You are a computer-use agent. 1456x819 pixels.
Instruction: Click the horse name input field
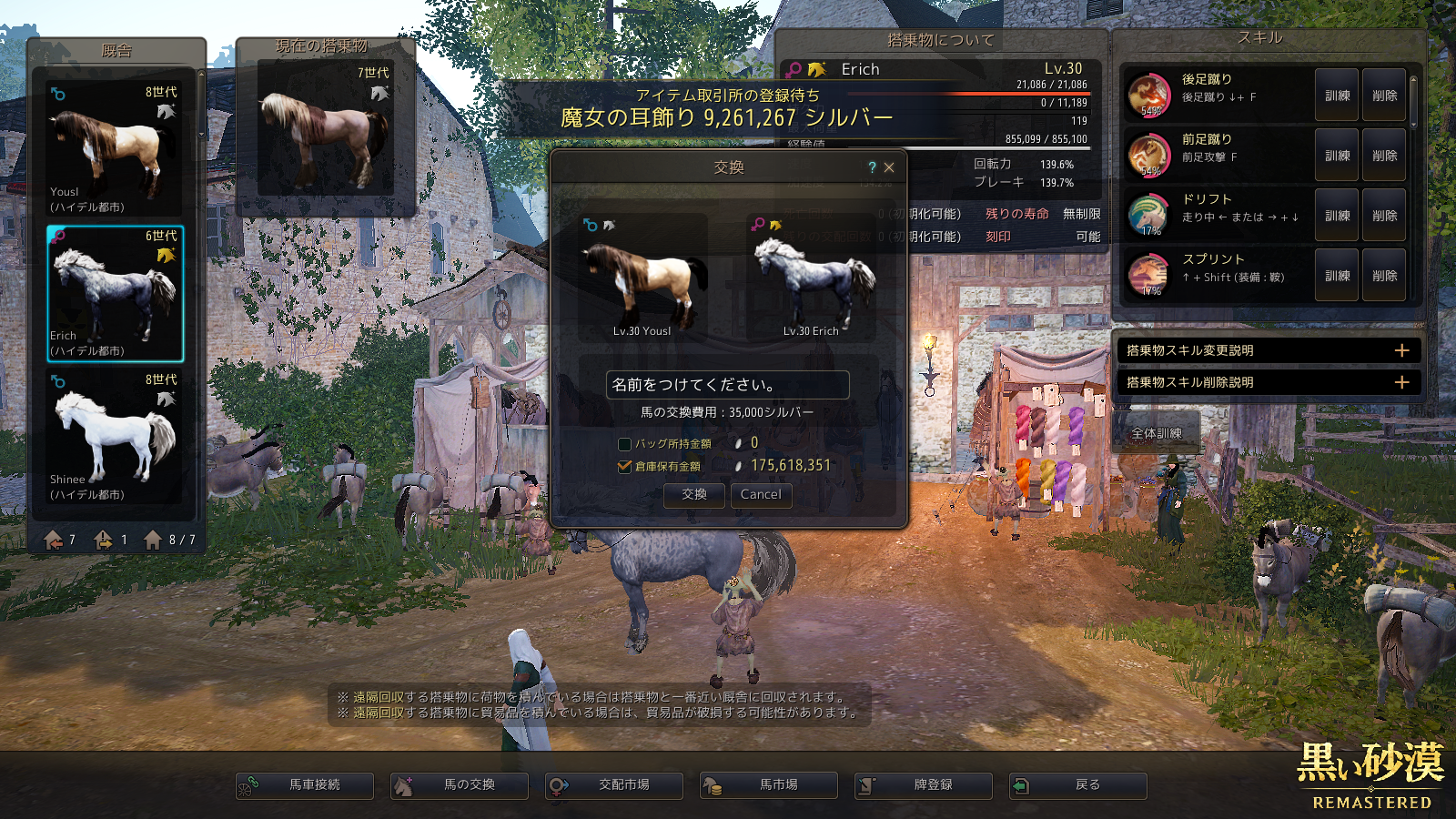pos(727,385)
